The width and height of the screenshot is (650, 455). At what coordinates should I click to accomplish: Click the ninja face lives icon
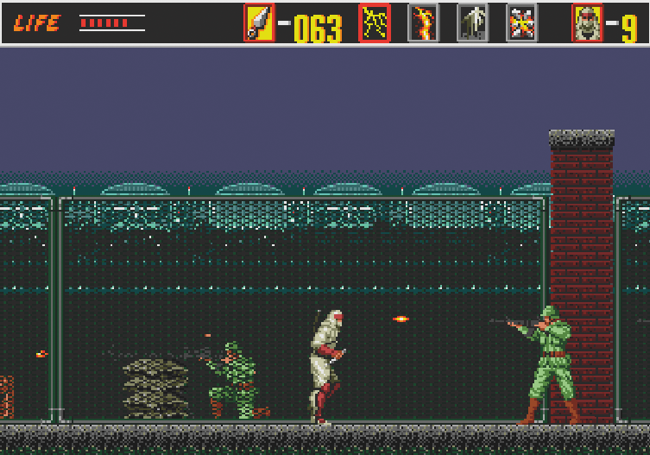(587, 23)
